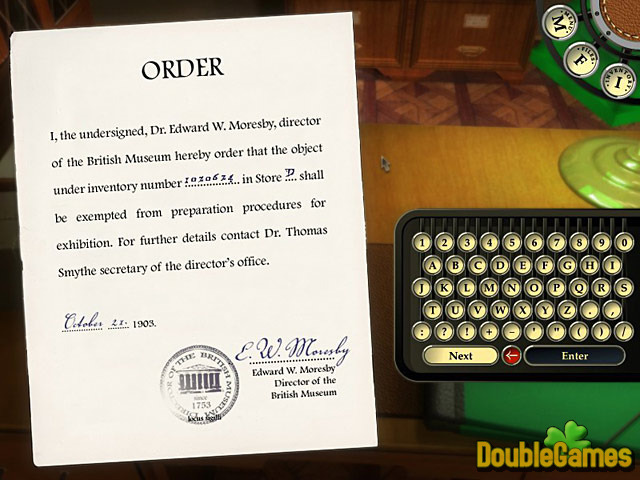Delete a character with the red backspace arrow
The image size is (640, 480).
[511, 355]
